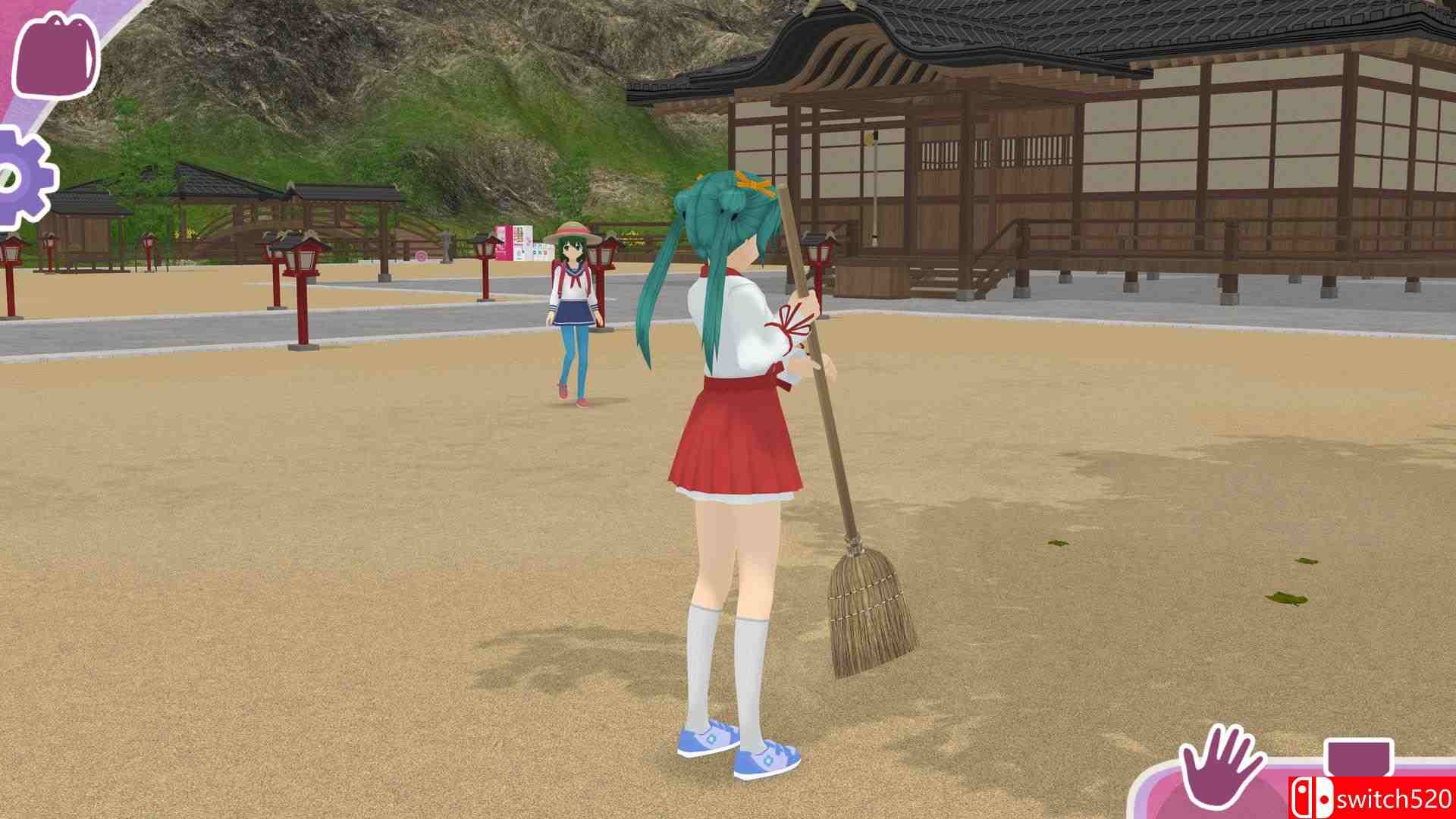
Task: Click the pink circular sign by the fence
Action: 420,256
